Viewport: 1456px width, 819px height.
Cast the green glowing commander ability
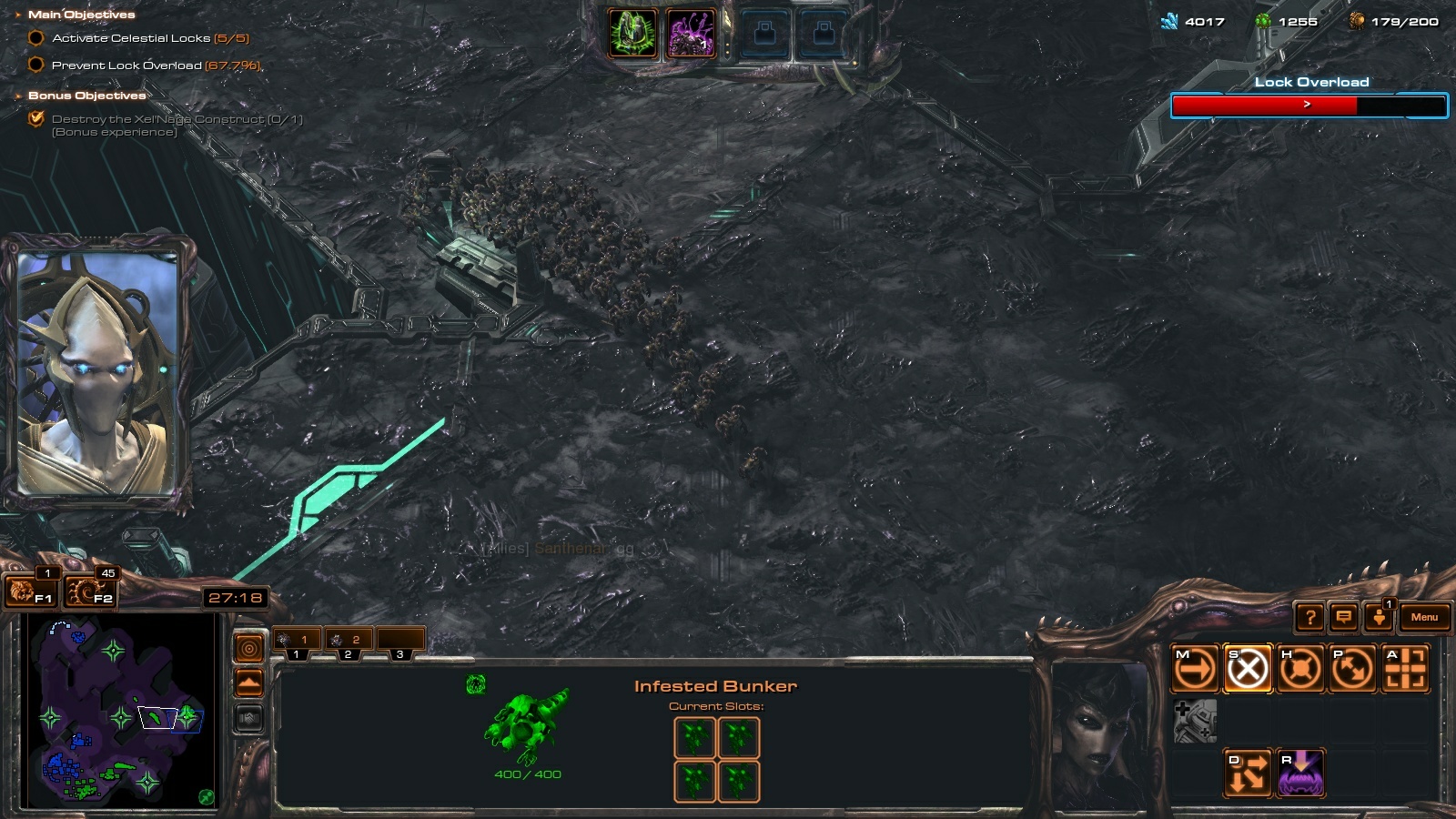click(x=632, y=34)
